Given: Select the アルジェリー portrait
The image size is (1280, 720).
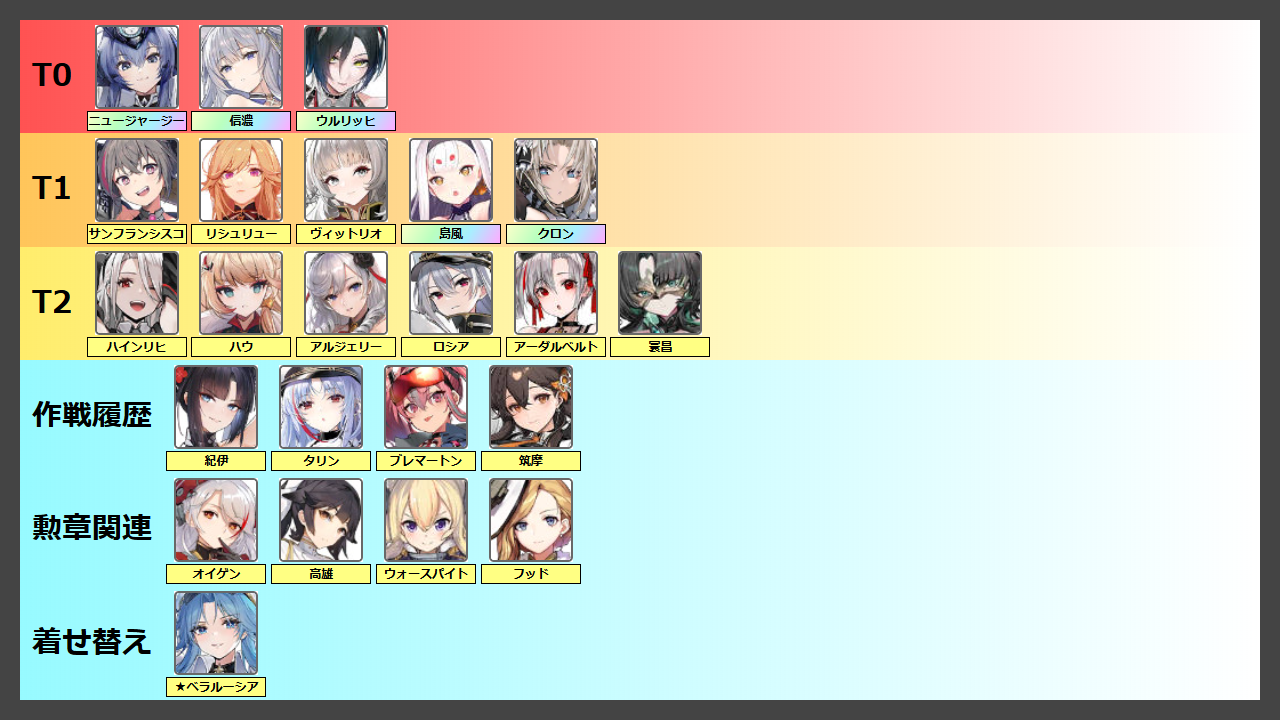Looking at the screenshot, I should [x=346, y=293].
